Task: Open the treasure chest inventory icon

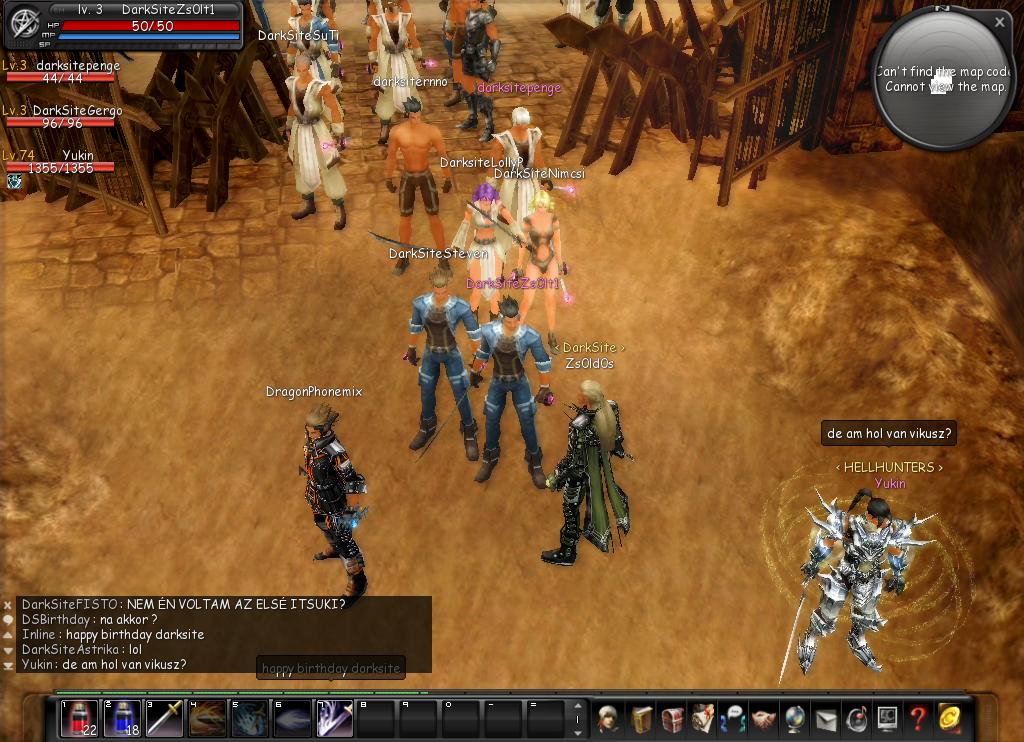Action: (x=671, y=718)
